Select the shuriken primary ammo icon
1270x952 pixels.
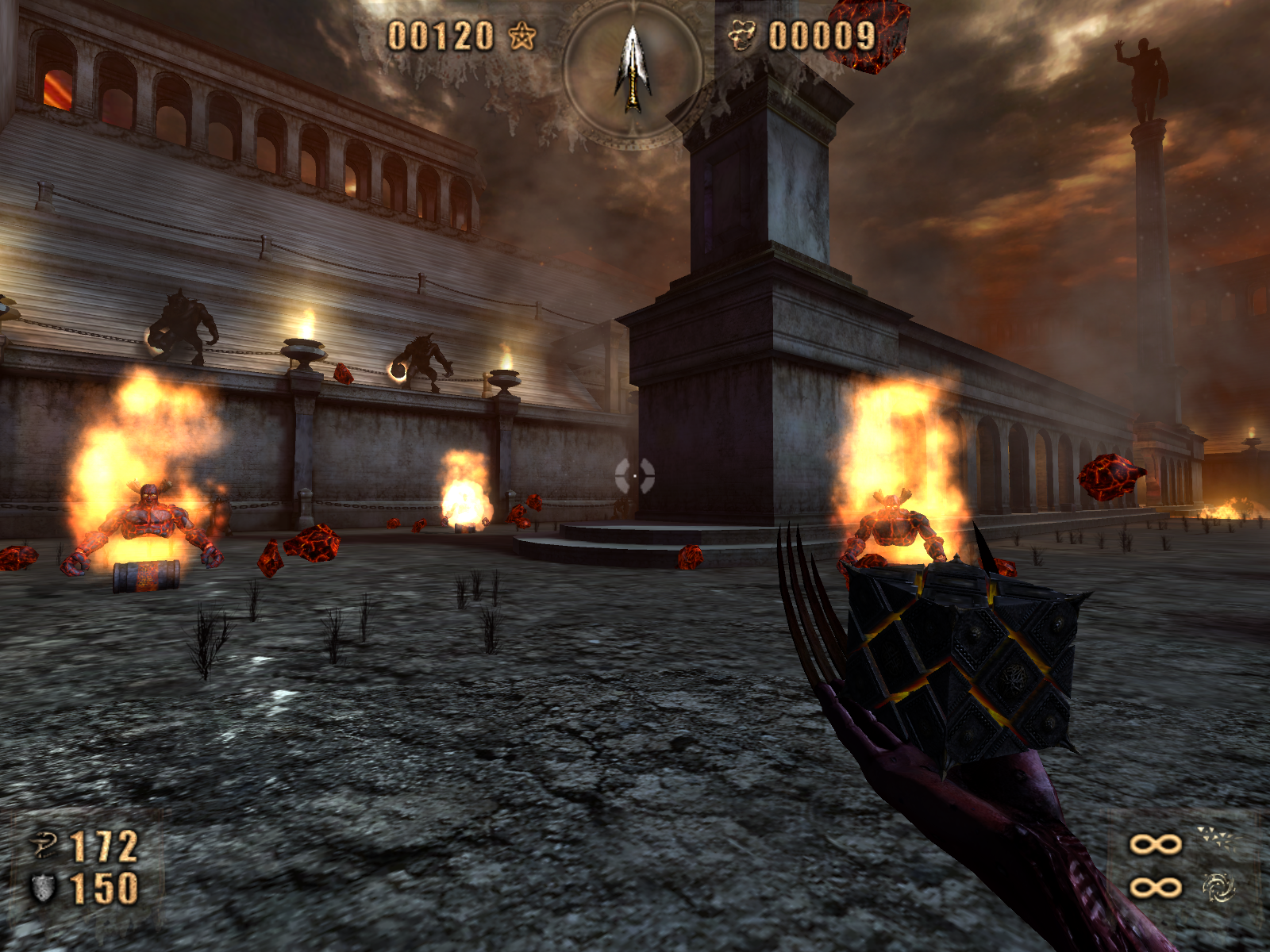point(1218,837)
